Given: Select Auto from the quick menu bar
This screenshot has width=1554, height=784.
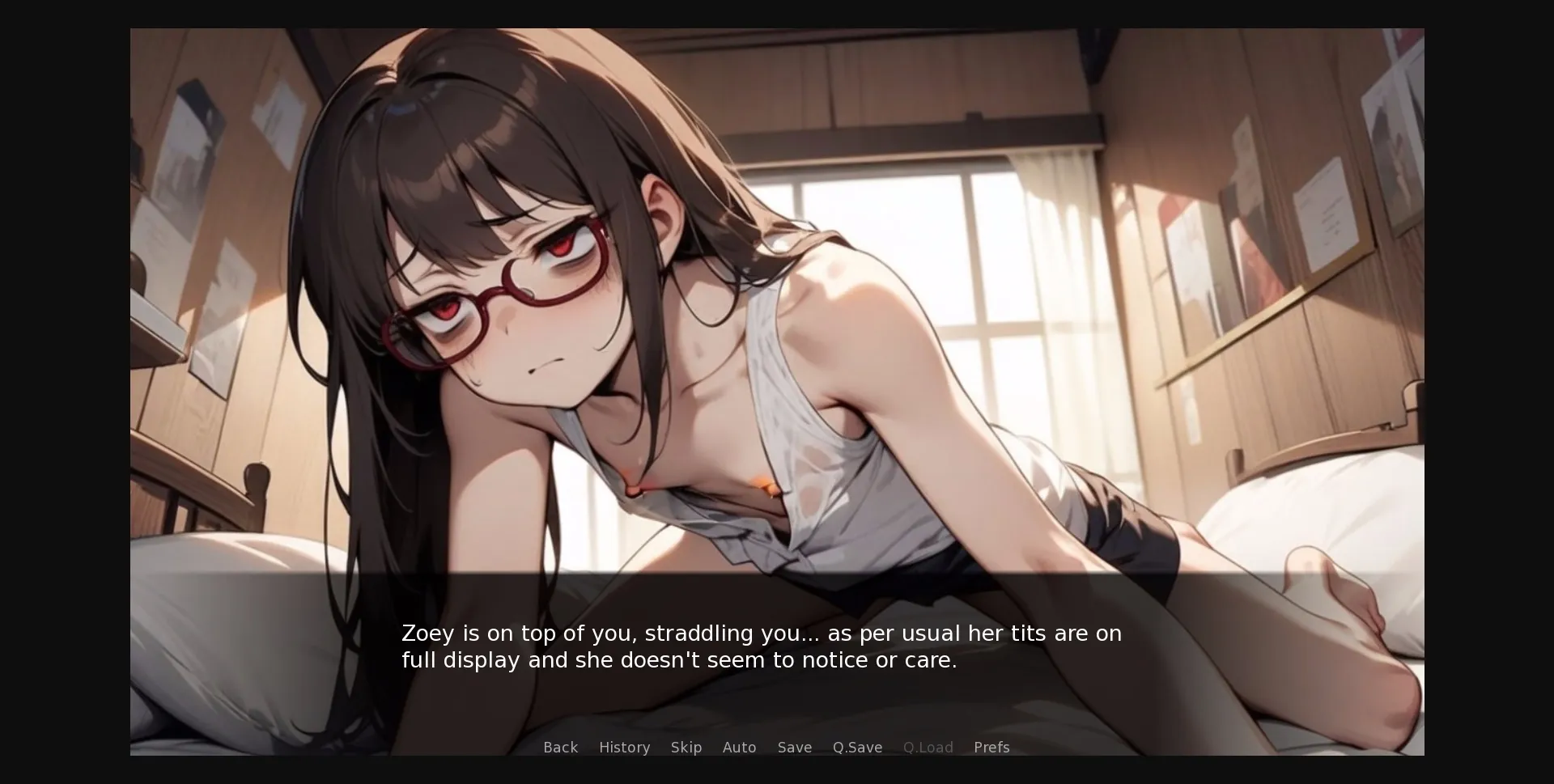Looking at the screenshot, I should coord(739,748).
